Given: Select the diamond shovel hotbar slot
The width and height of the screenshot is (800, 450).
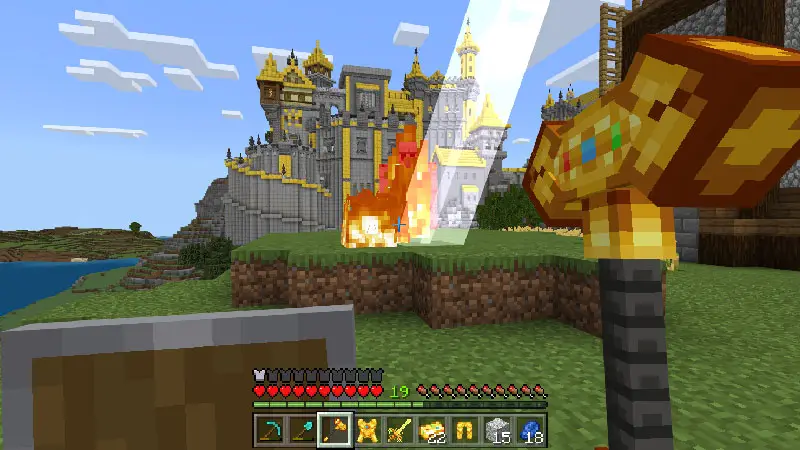Looking at the screenshot, I should (x=301, y=428).
